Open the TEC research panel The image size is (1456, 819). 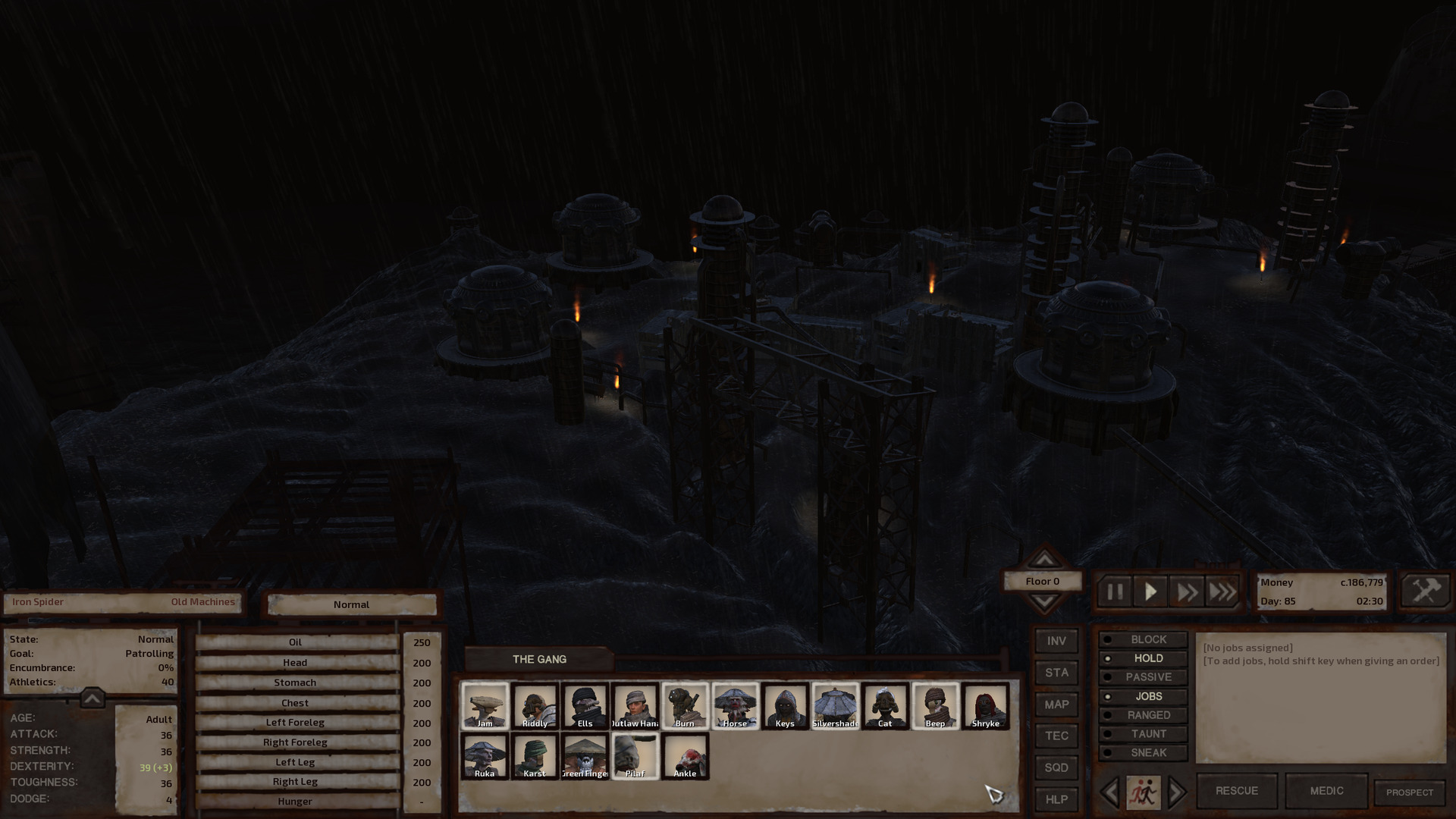pyautogui.click(x=1056, y=736)
